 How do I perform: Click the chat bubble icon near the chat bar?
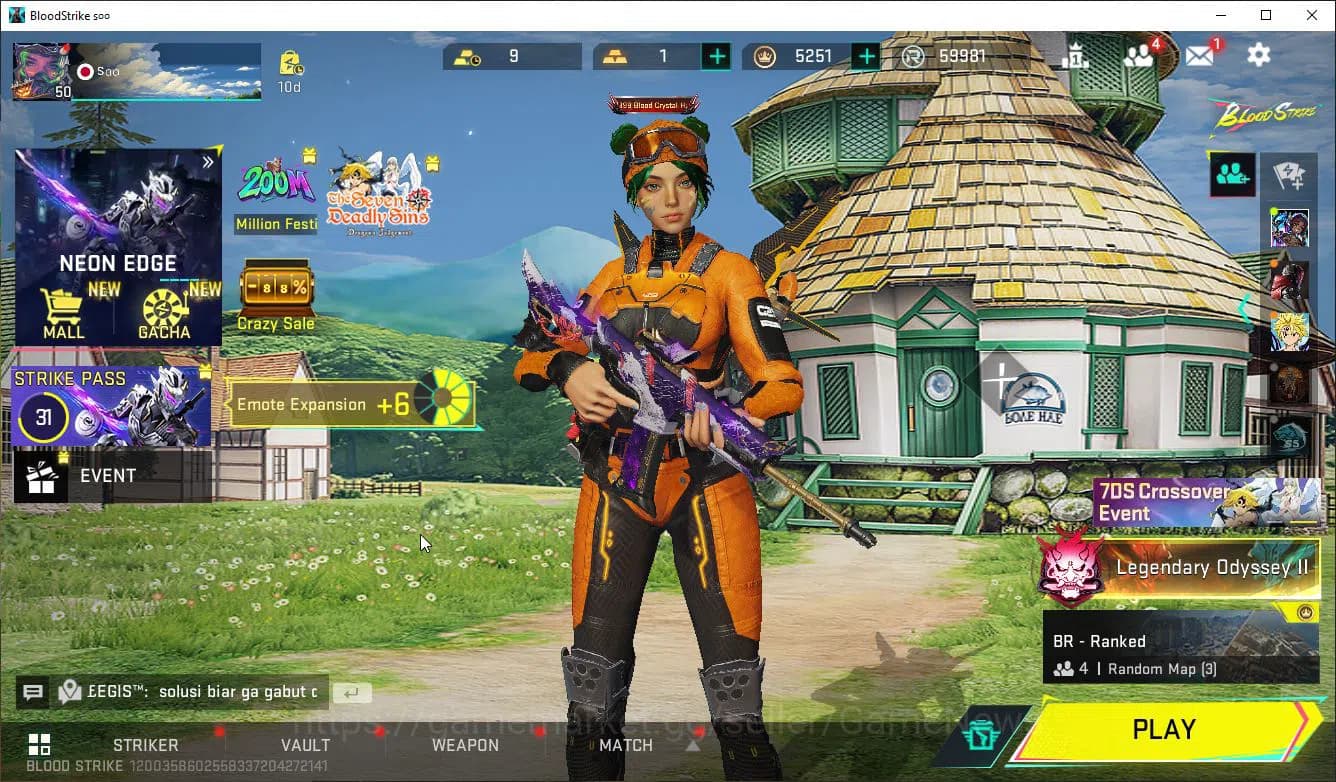(x=31, y=692)
